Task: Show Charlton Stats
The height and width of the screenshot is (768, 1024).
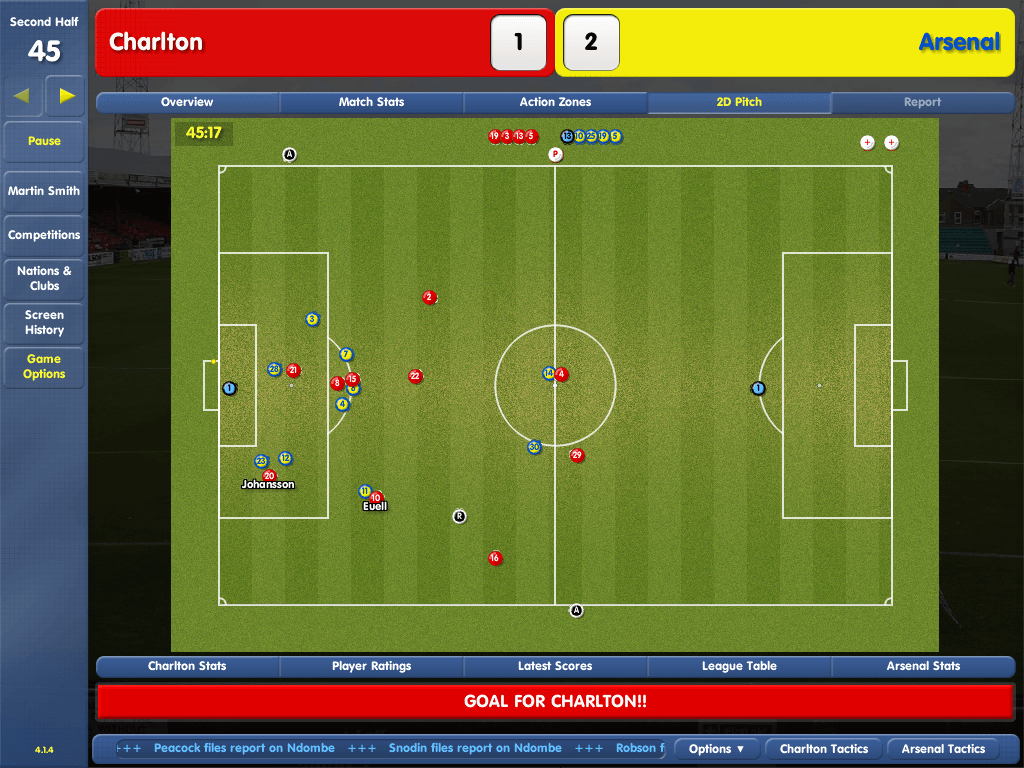Action: point(187,666)
